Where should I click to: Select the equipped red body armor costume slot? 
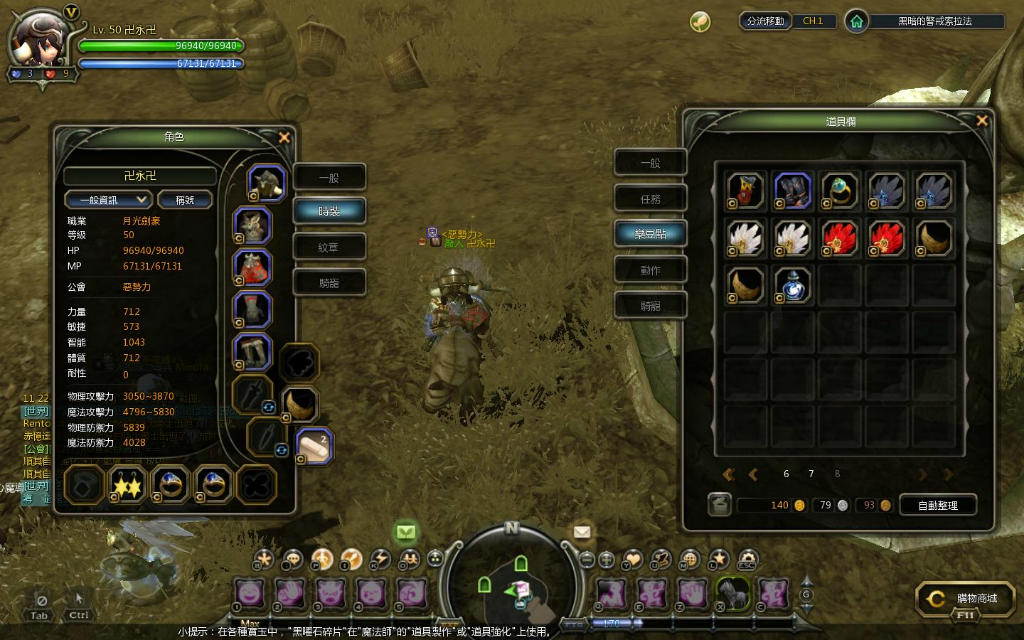tap(253, 267)
